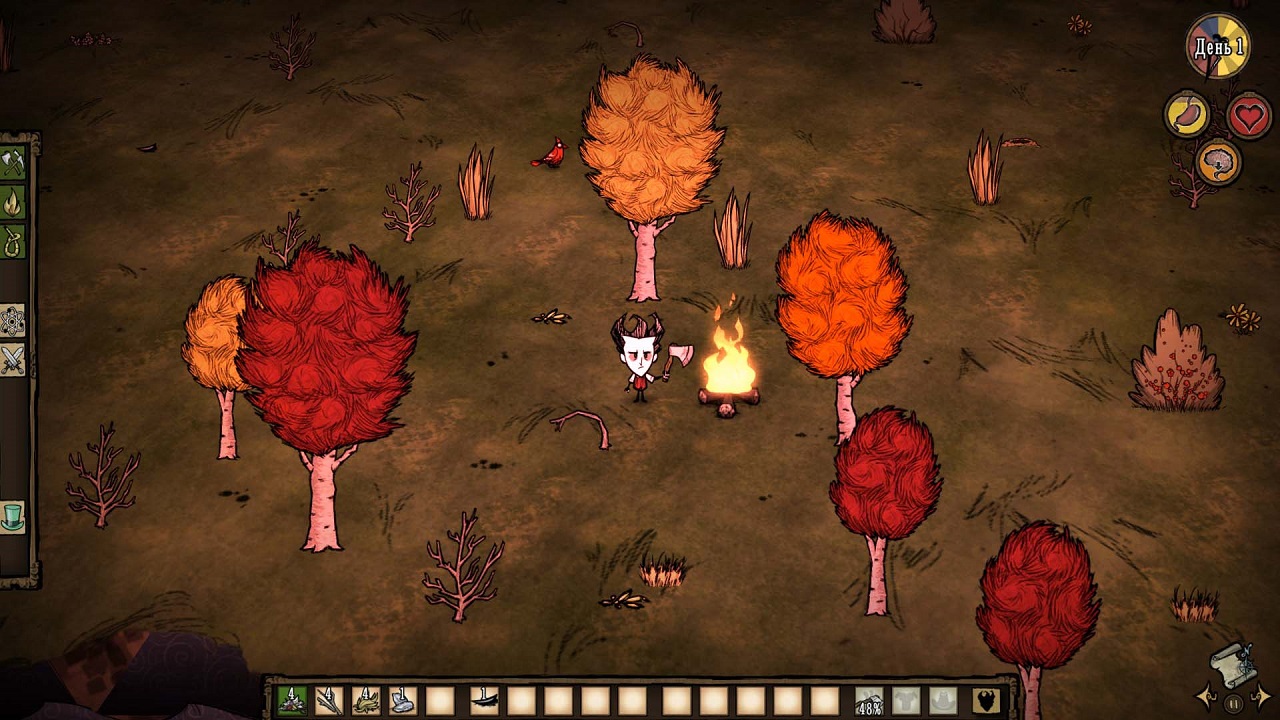1280x720 pixels.
Task: Open the rope Survival crafting tab
Action: (x=13, y=240)
